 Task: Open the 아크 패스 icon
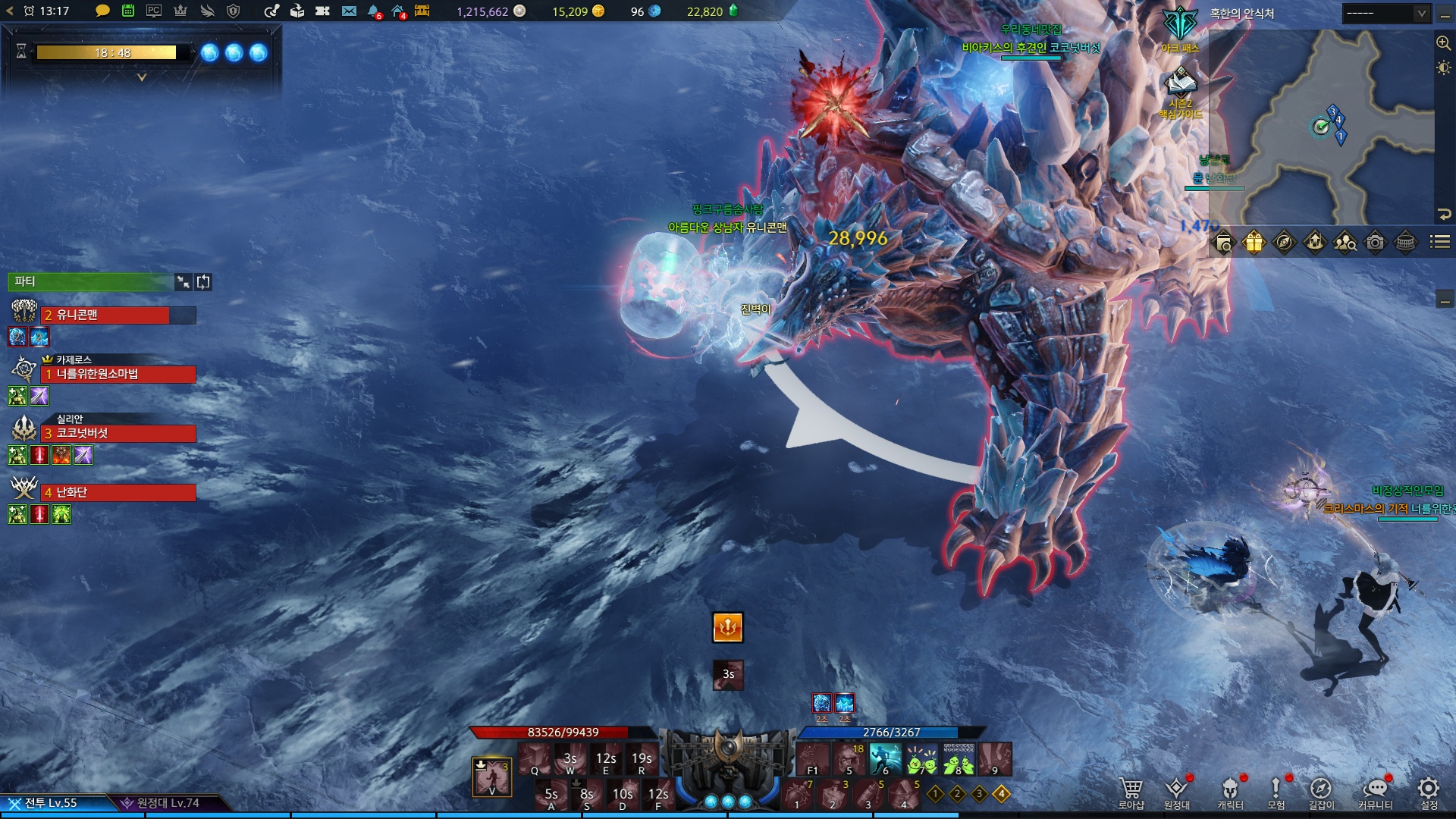coord(1180,27)
